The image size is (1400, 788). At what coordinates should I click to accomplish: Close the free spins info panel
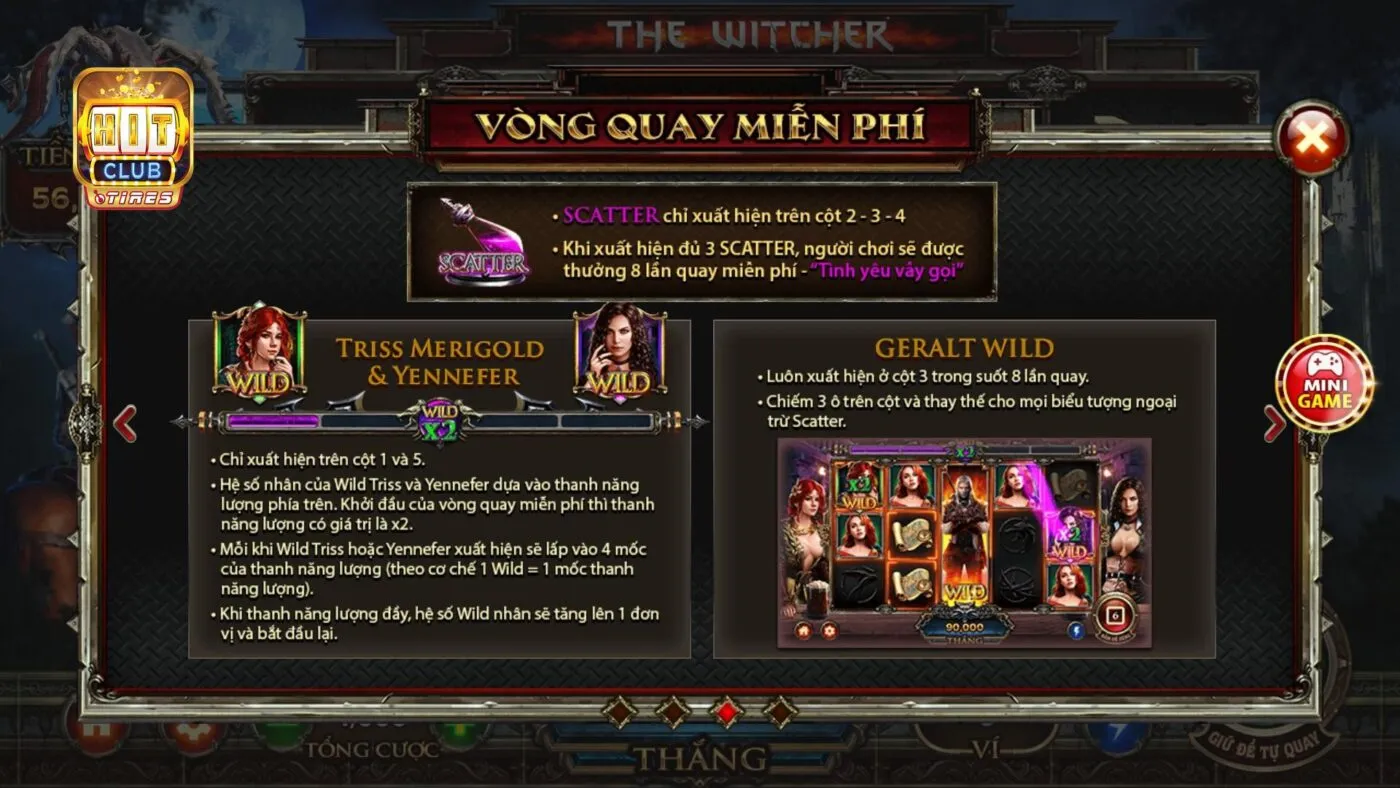(x=1310, y=139)
